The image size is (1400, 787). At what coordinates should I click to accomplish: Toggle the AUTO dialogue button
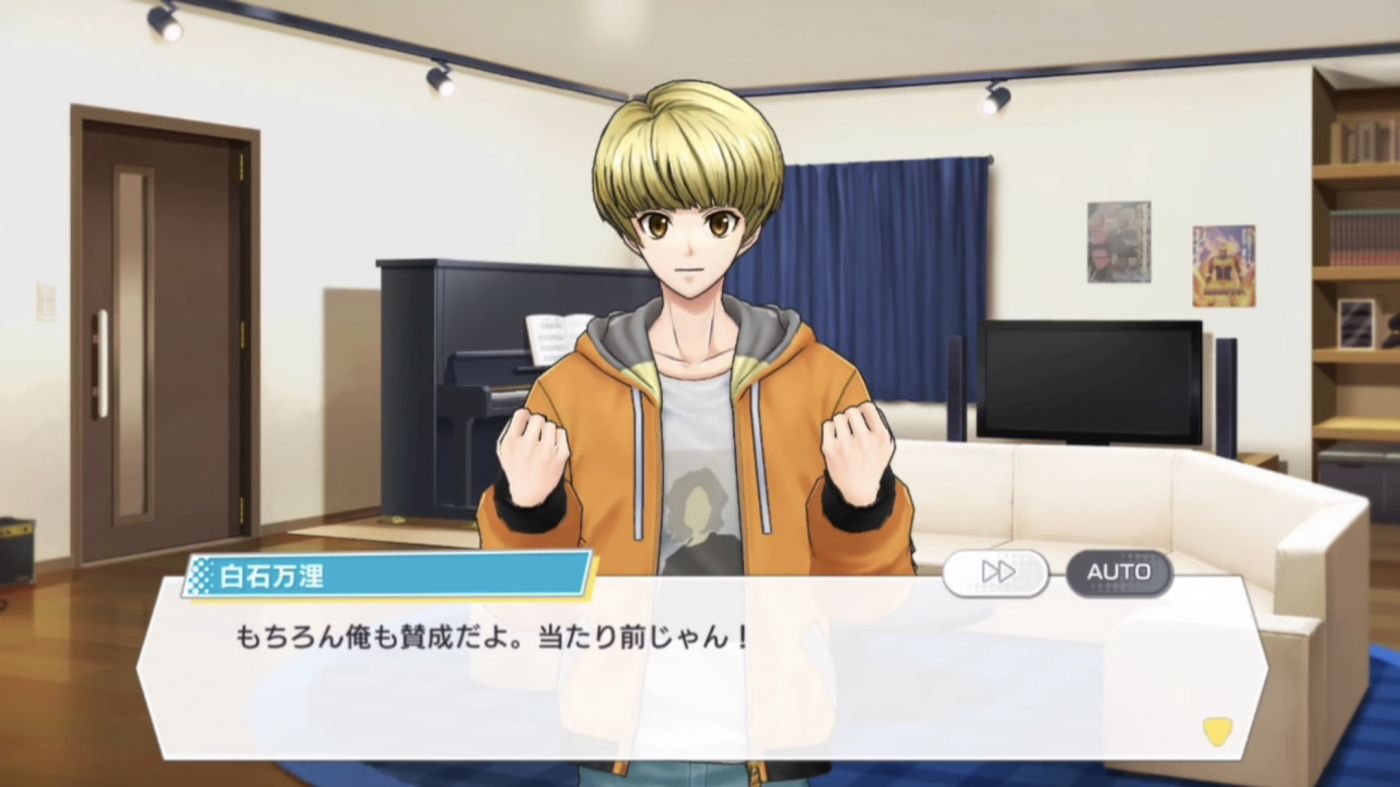pos(1119,572)
